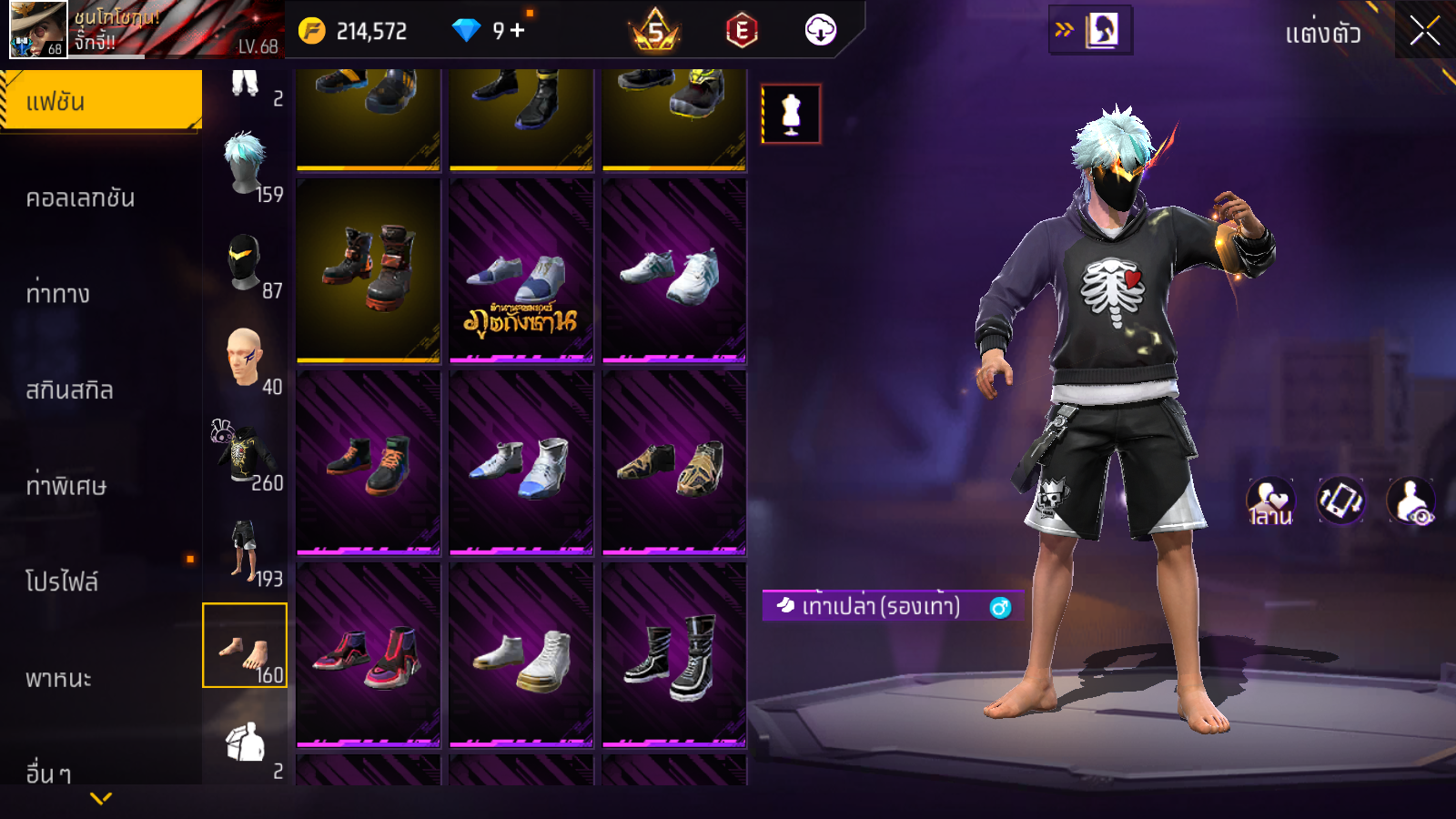
Task: Open the tops category with 260 items
Action: [245, 455]
